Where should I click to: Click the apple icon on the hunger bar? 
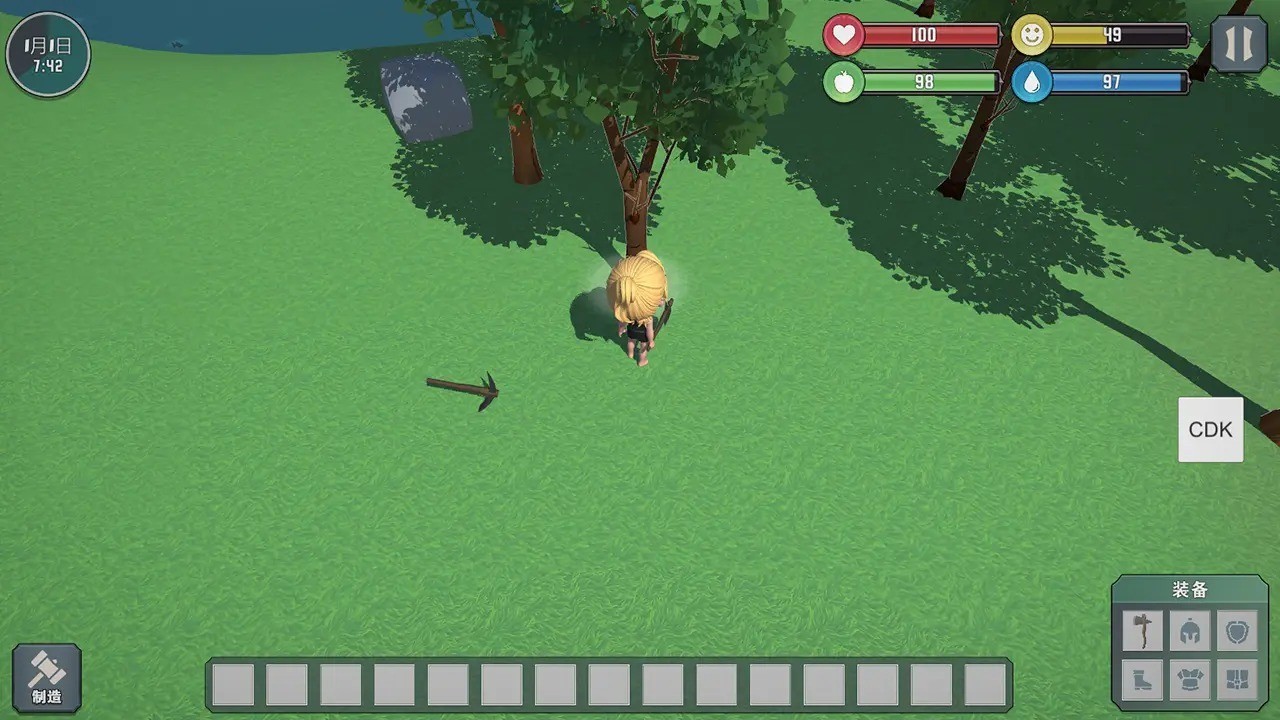[845, 82]
